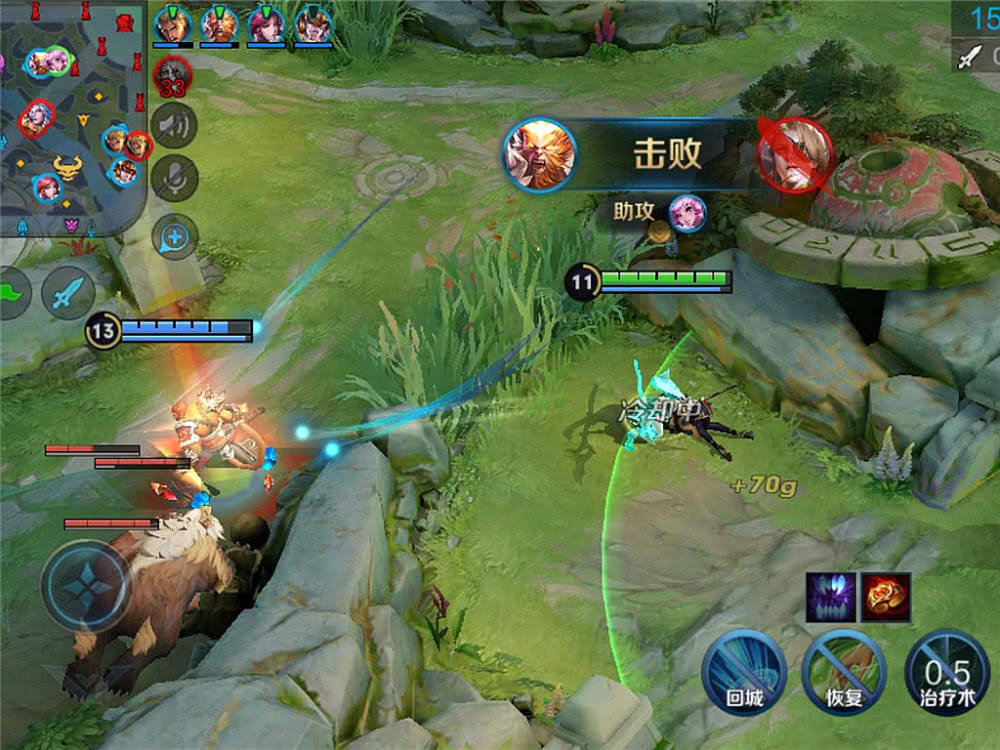Viewport: 1000px width, 750px height.
Task: Open the scoreboard via the sword icon
Action: [968, 57]
